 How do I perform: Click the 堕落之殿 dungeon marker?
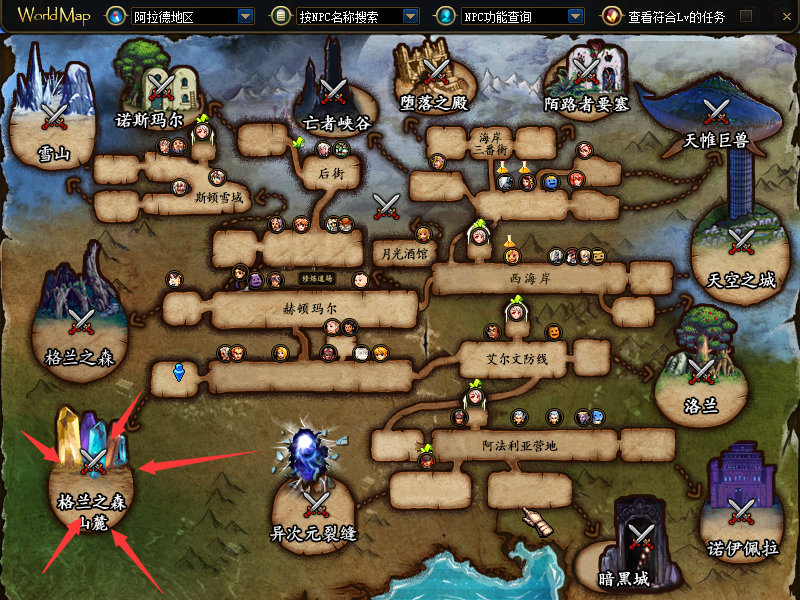435,70
